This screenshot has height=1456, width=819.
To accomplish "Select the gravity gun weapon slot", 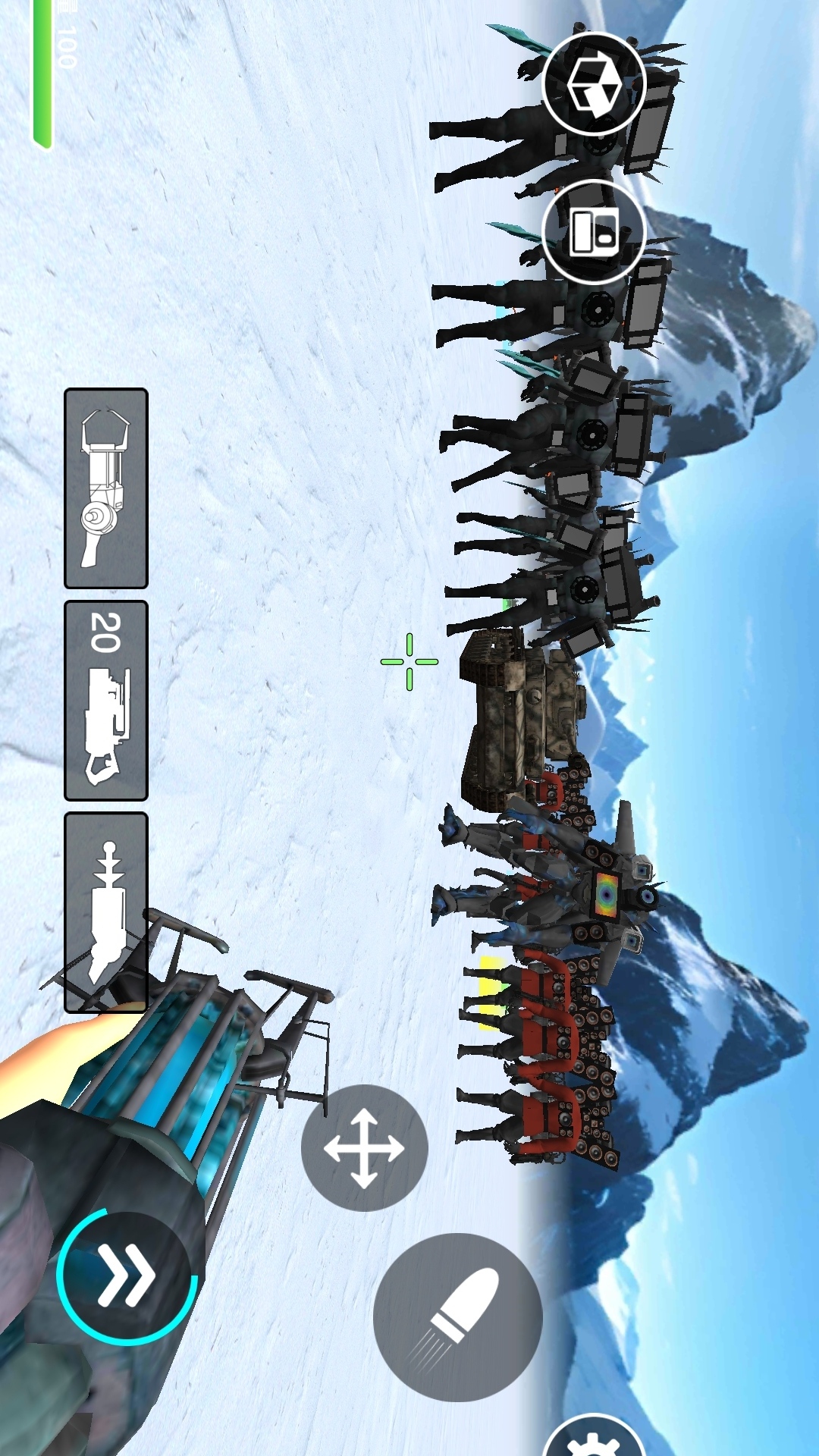I will click(106, 488).
